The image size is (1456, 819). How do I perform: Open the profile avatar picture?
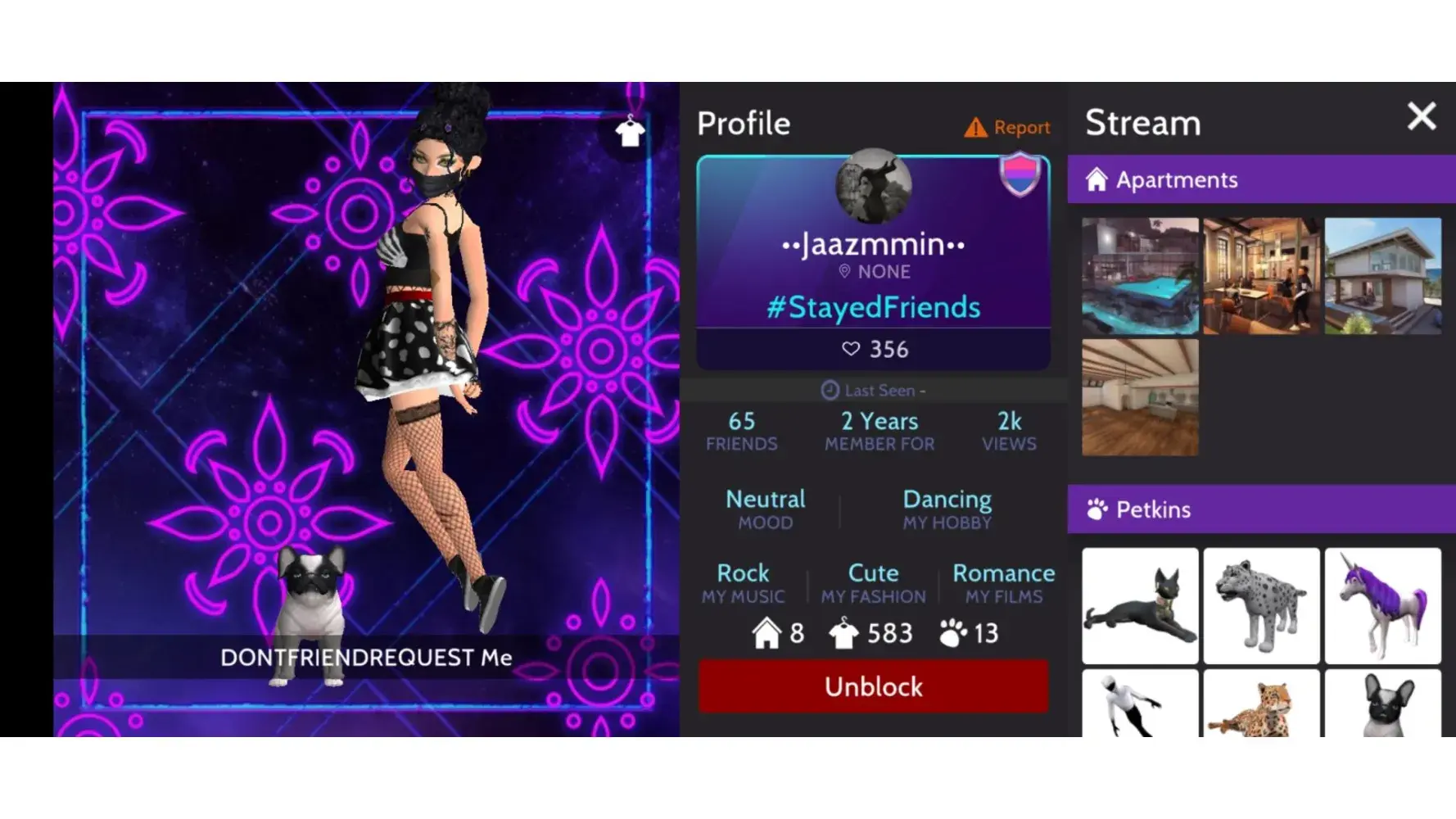[873, 187]
